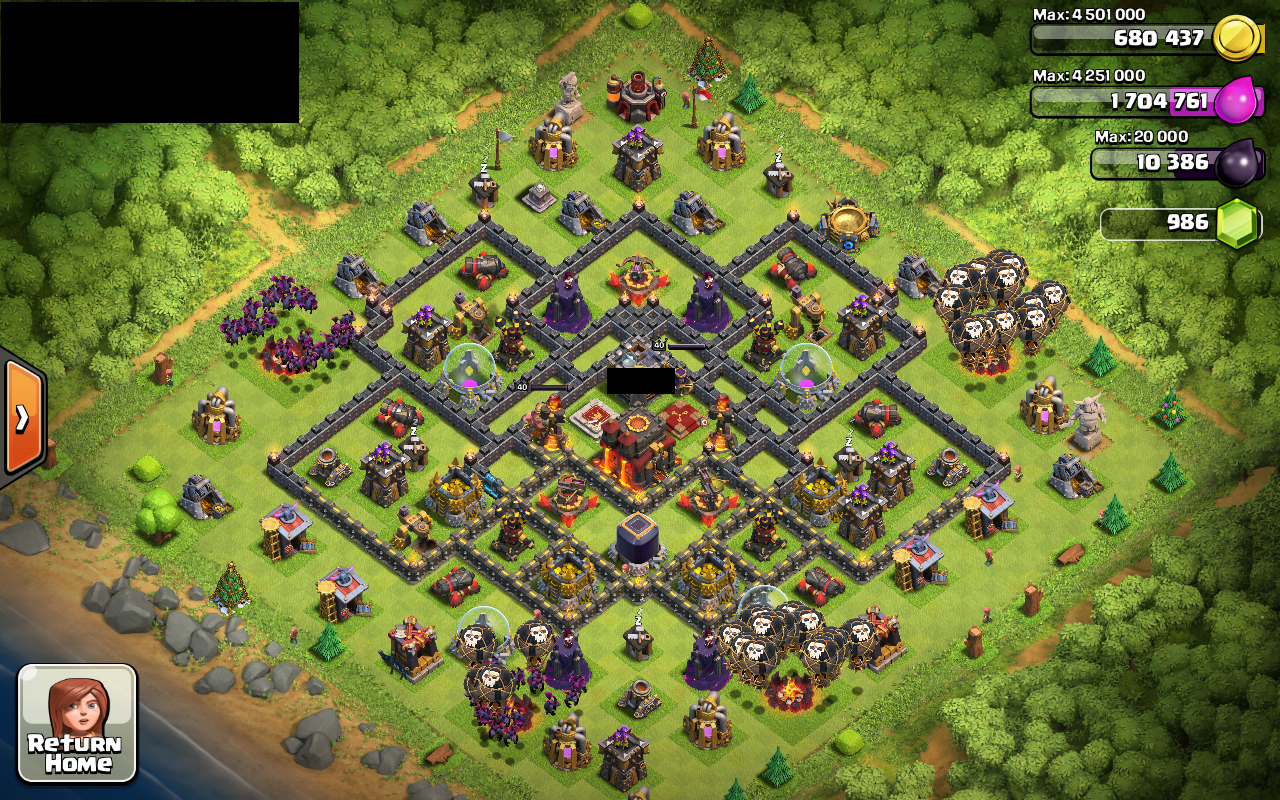Select a purple Inferno Tower near the core

click(566, 300)
